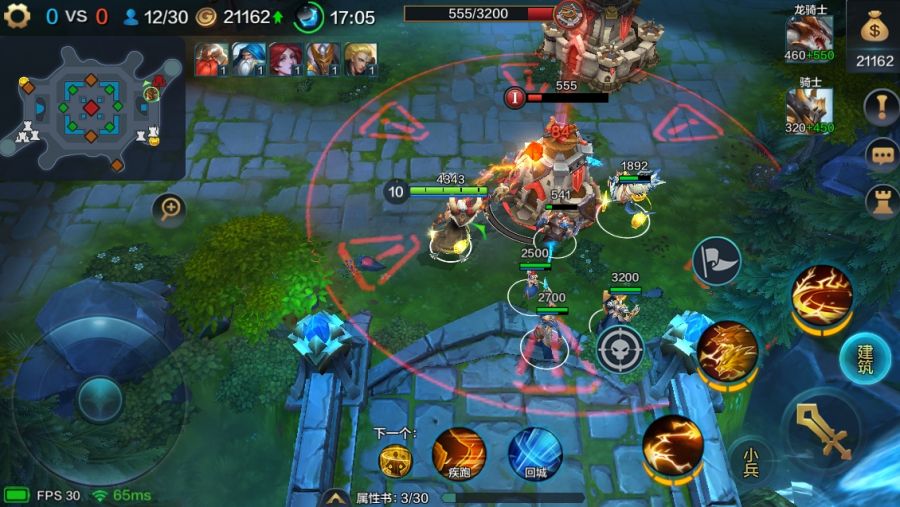Viewport: 900px width, 507px height.
Task: Use the 回城 recall skill
Action: pyautogui.click(x=534, y=453)
